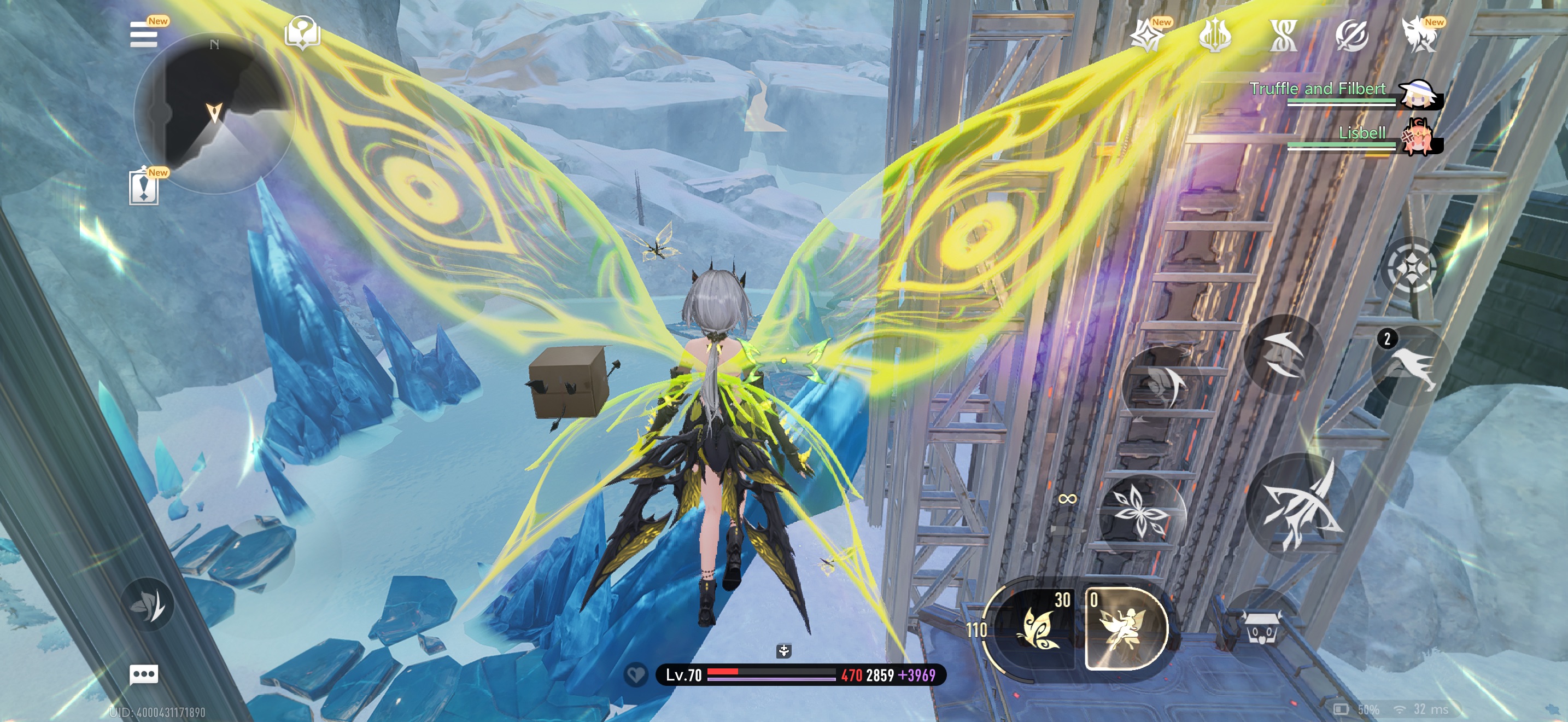Viewport: 1568px width, 722px height.
Task: Open the chat speech bubble
Action: tap(144, 674)
